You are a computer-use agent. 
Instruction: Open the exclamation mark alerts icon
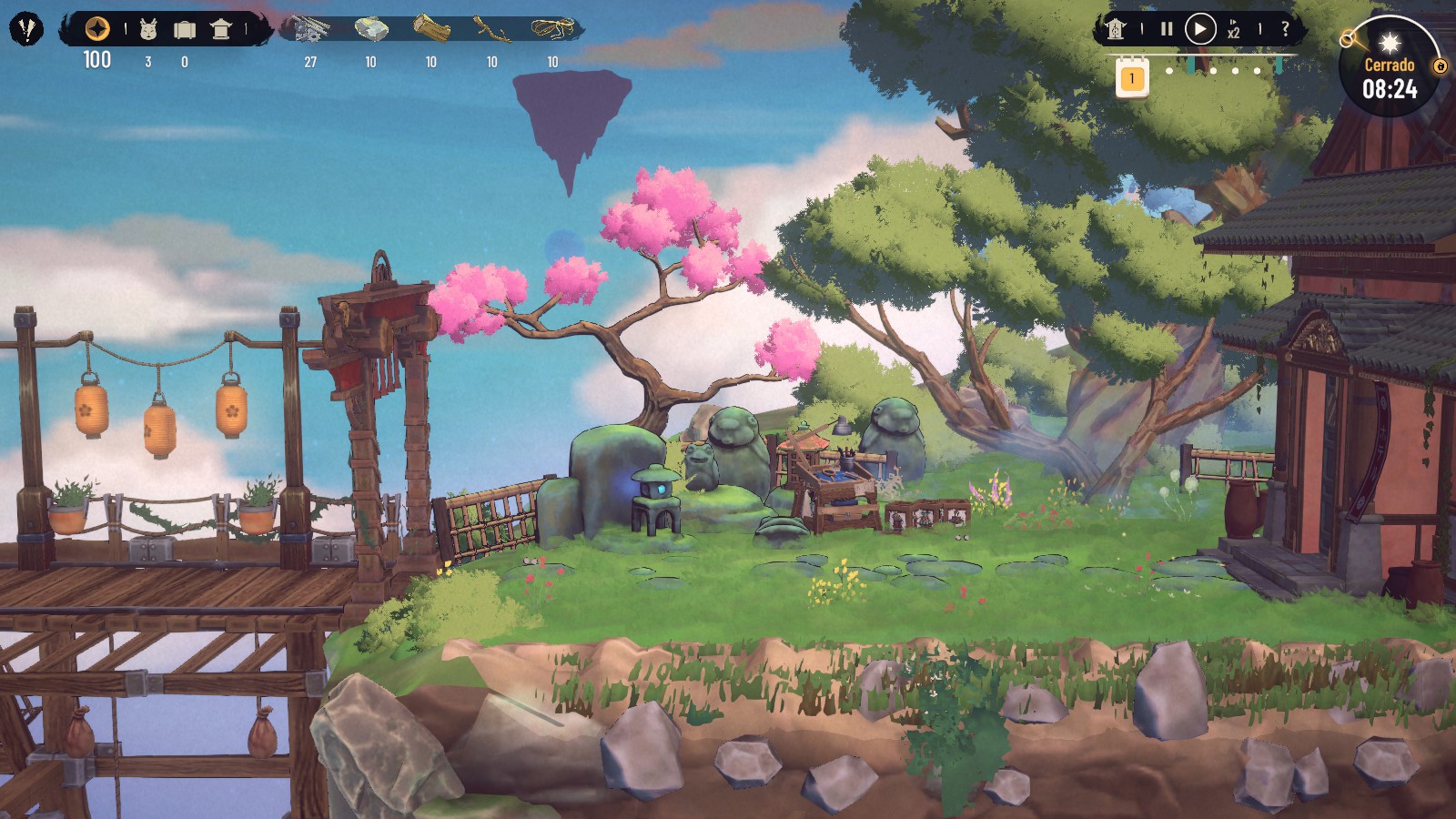click(26, 29)
